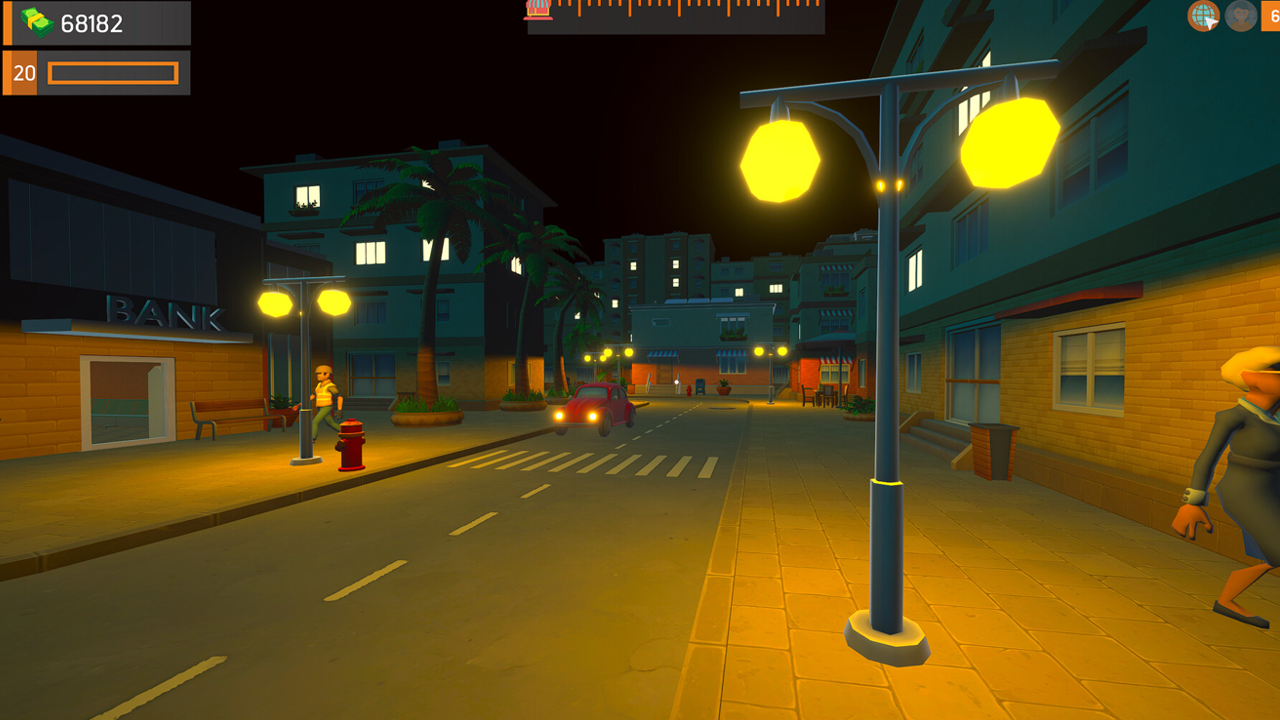
Task: Click the experience progress bar under the money
Action: pyautogui.click(x=115, y=73)
